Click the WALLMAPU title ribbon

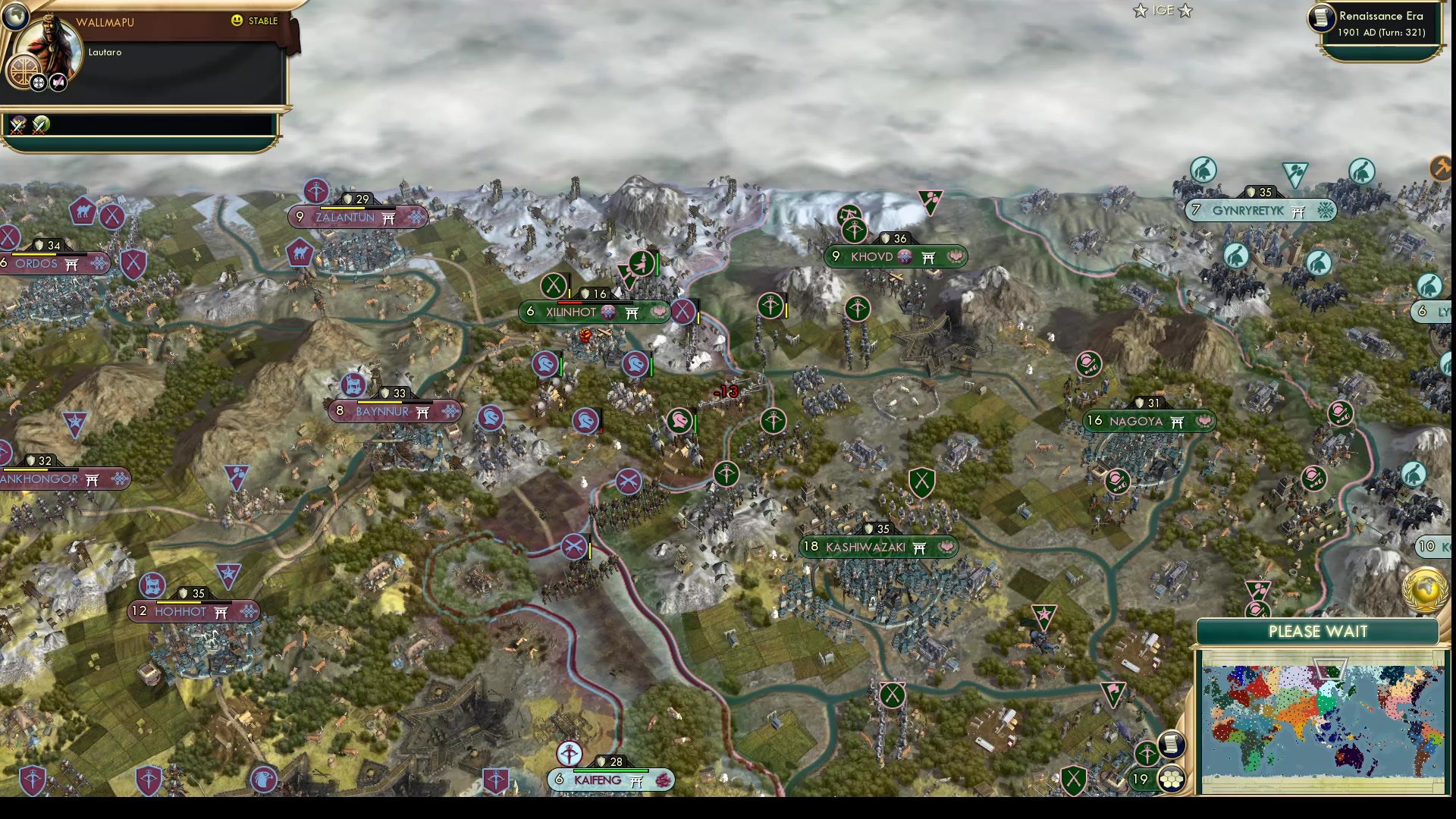[105, 23]
